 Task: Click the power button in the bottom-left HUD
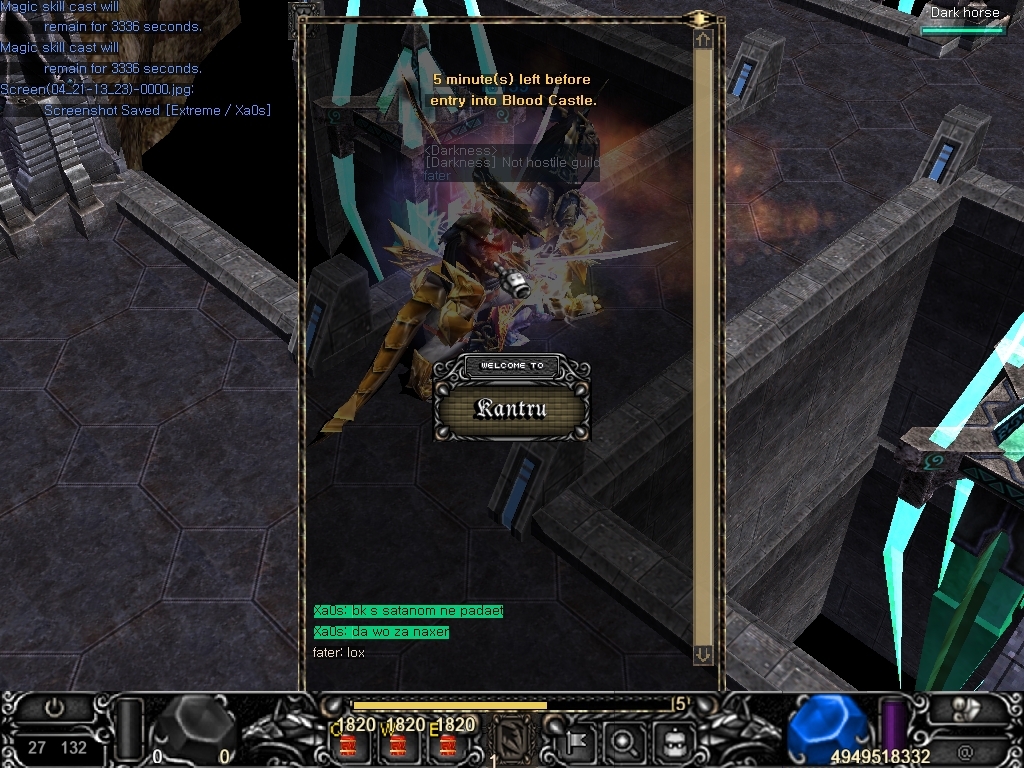pos(55,708)
